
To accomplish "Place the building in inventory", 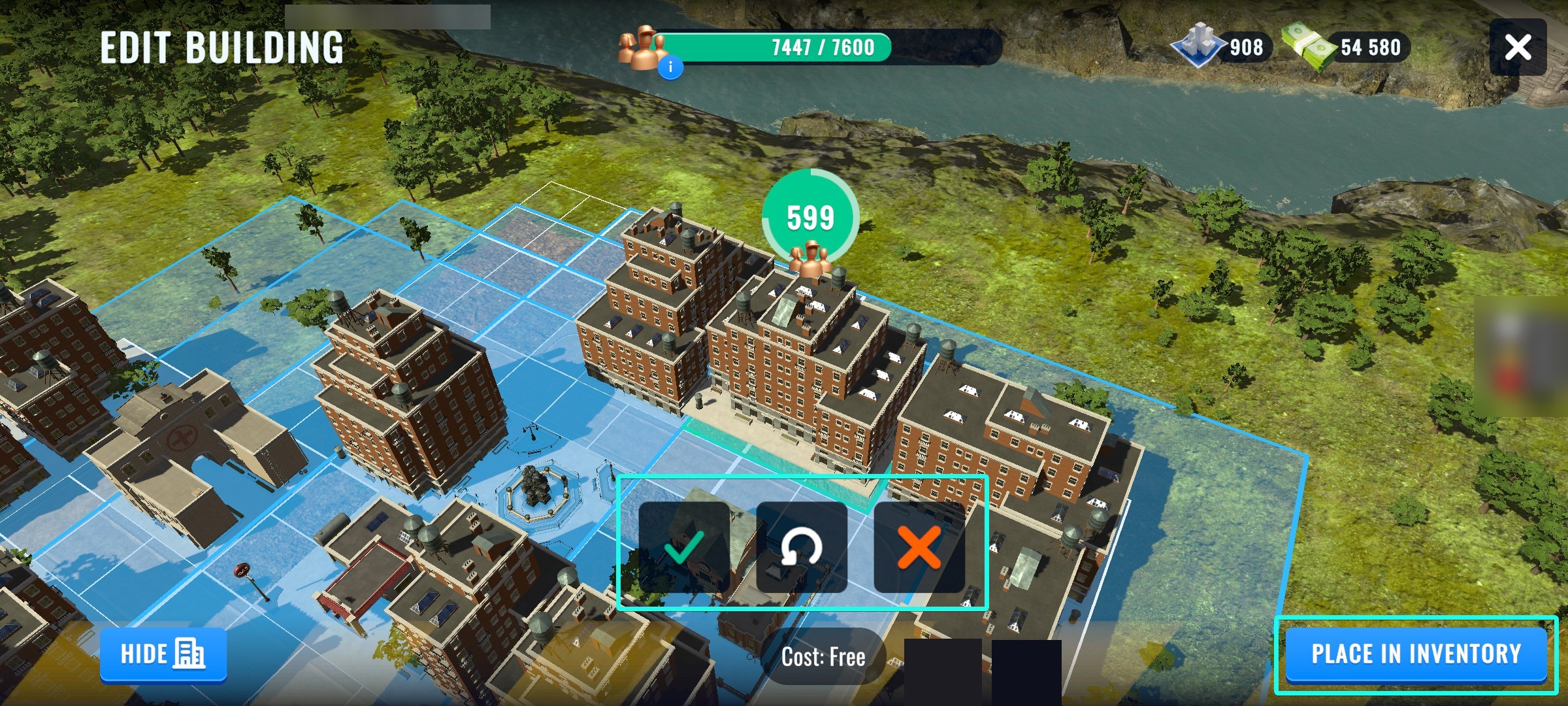I will (x=1416, y=654).
